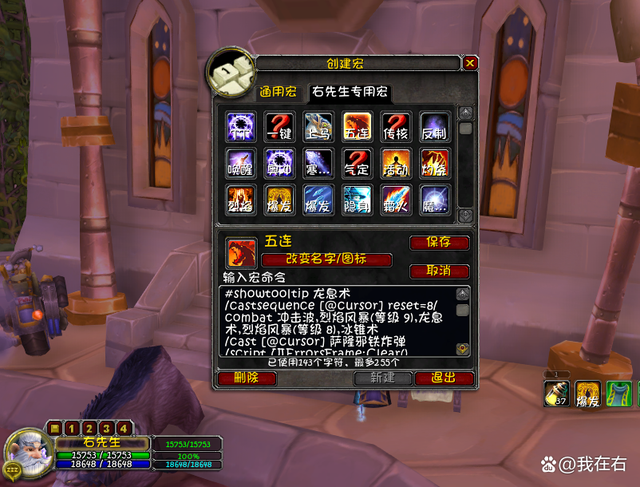The height and width of the screenshot is (487, 640).
Task: Select the 灼烧 macro icon
Action: tap(434, 163)
